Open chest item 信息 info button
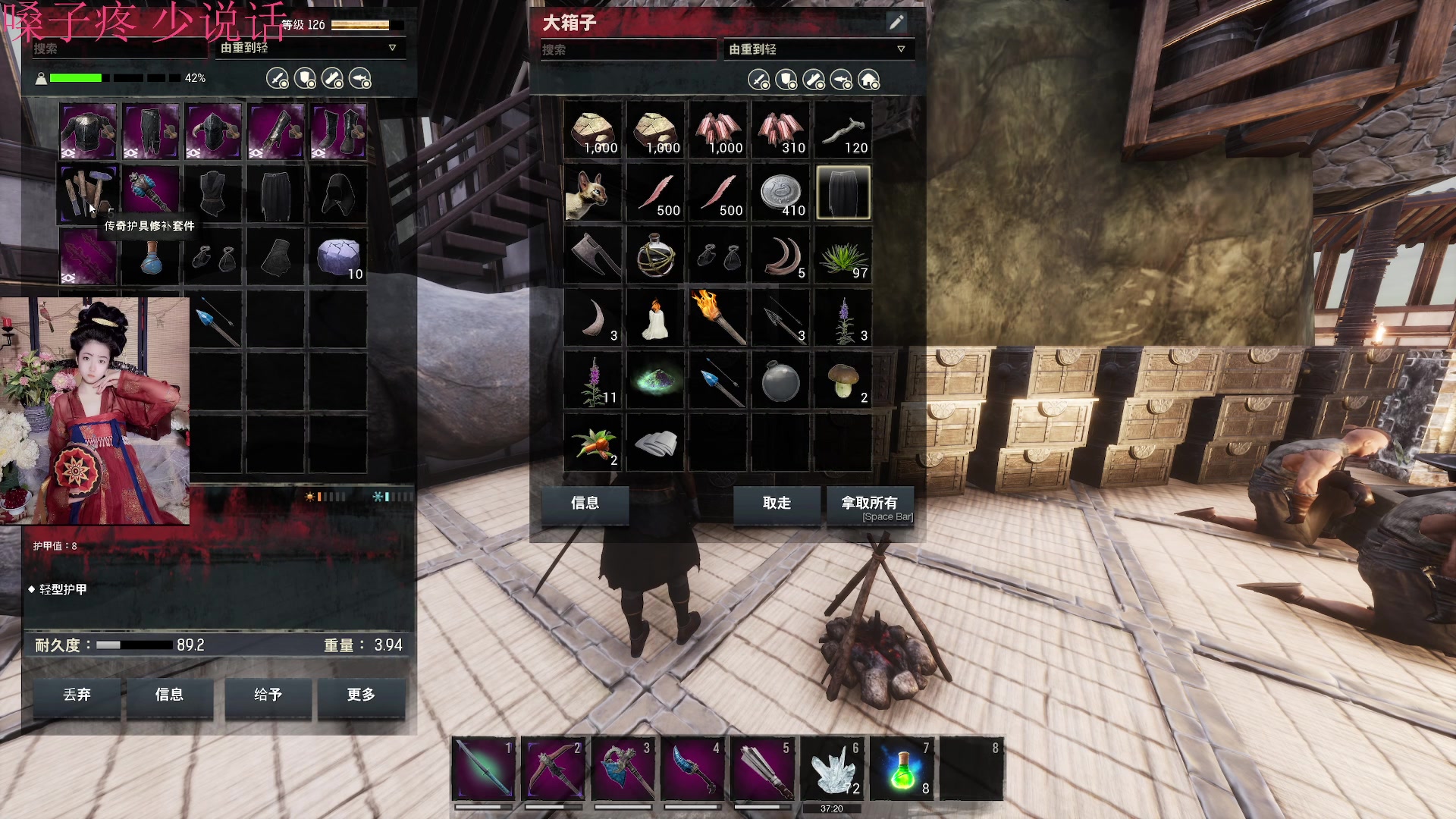The height and width of the screenshot is (819, 1456). click(585, 504)
